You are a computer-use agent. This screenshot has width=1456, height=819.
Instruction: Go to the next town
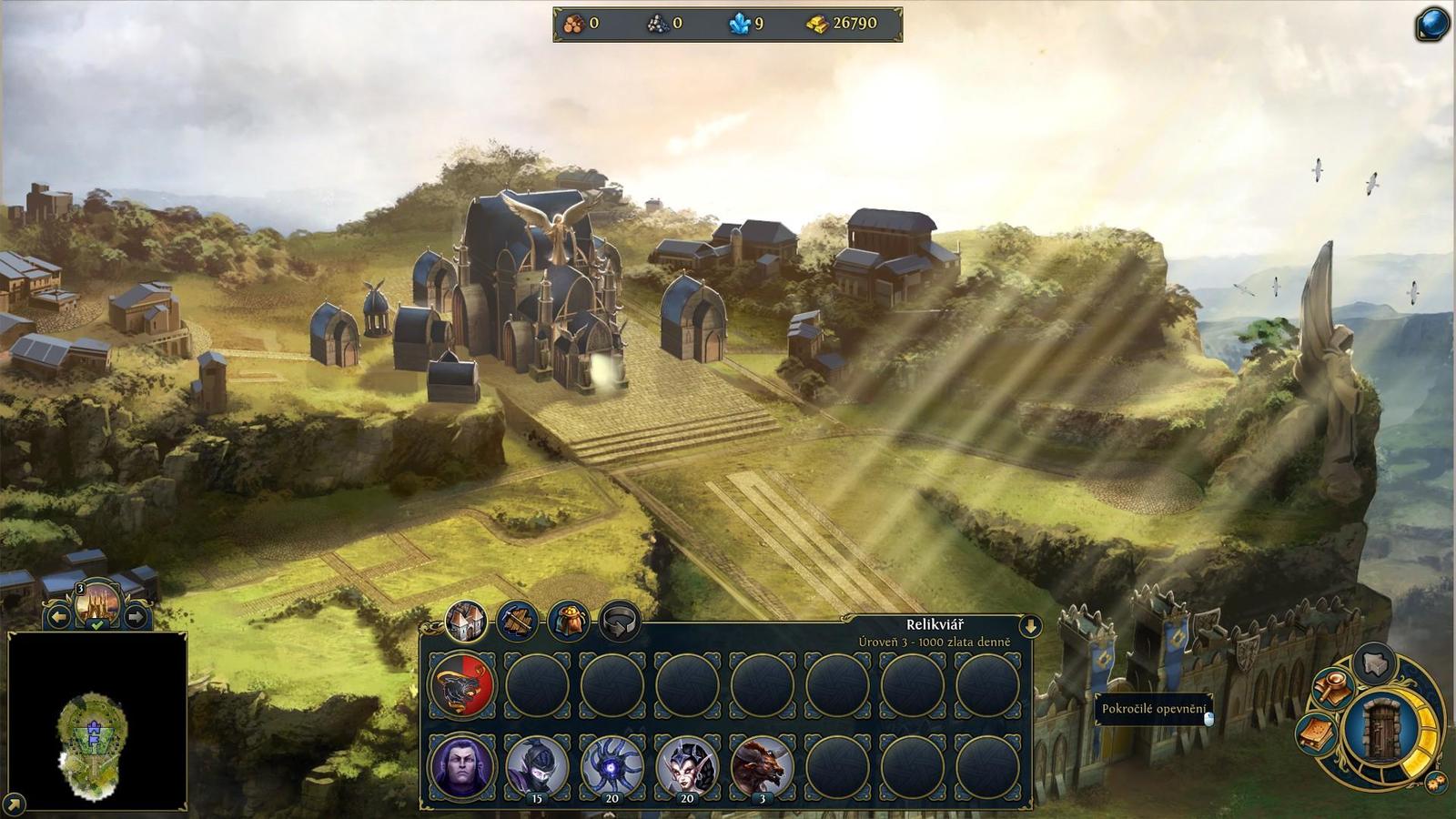pos(136,617)
